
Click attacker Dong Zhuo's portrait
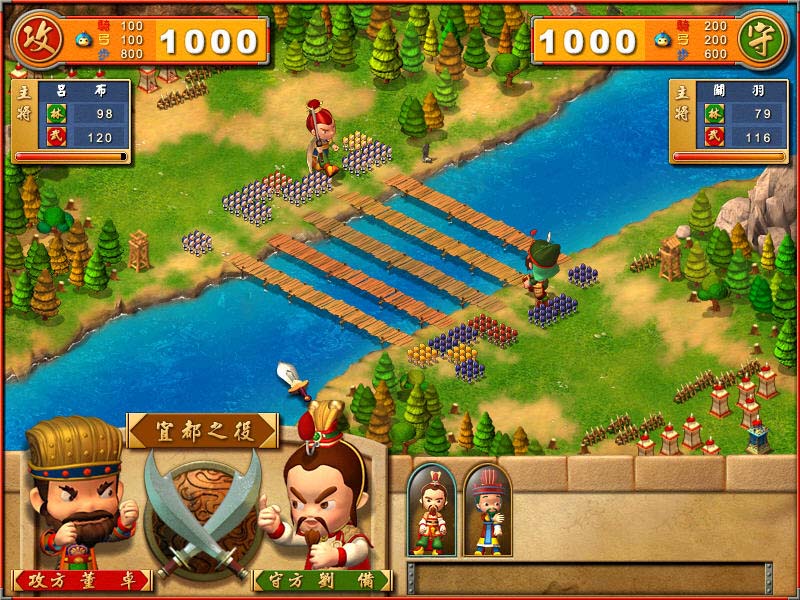[x=75, y=495]
